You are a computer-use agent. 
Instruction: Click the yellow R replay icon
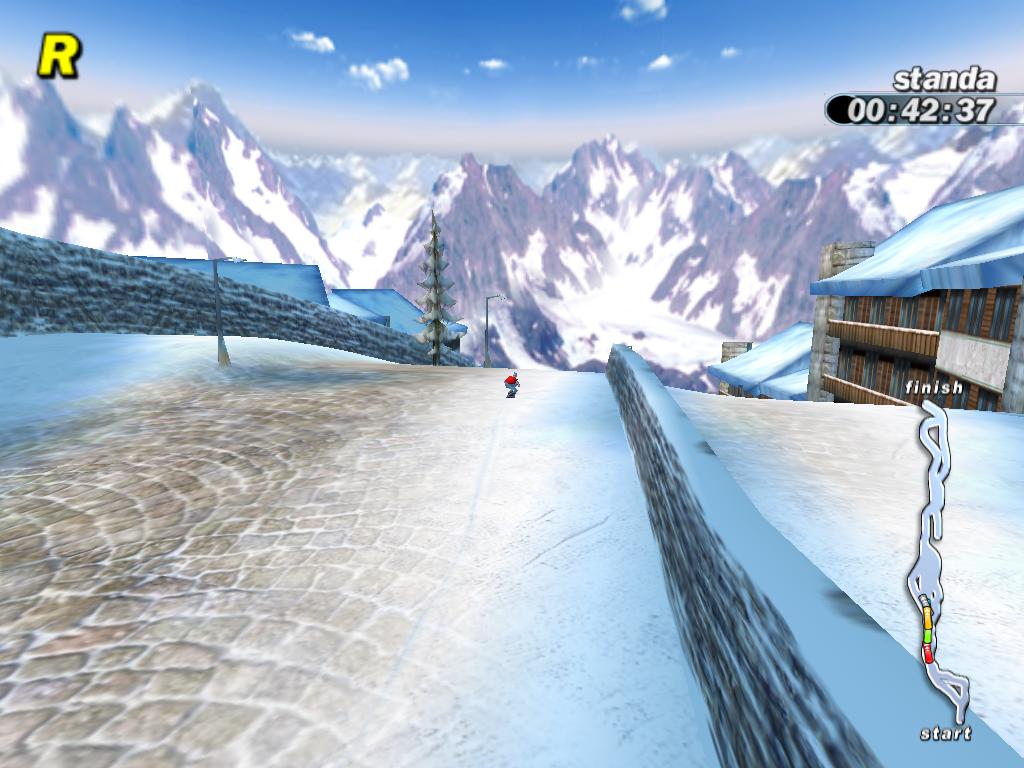pyautogui.click(x=58, y=56)
